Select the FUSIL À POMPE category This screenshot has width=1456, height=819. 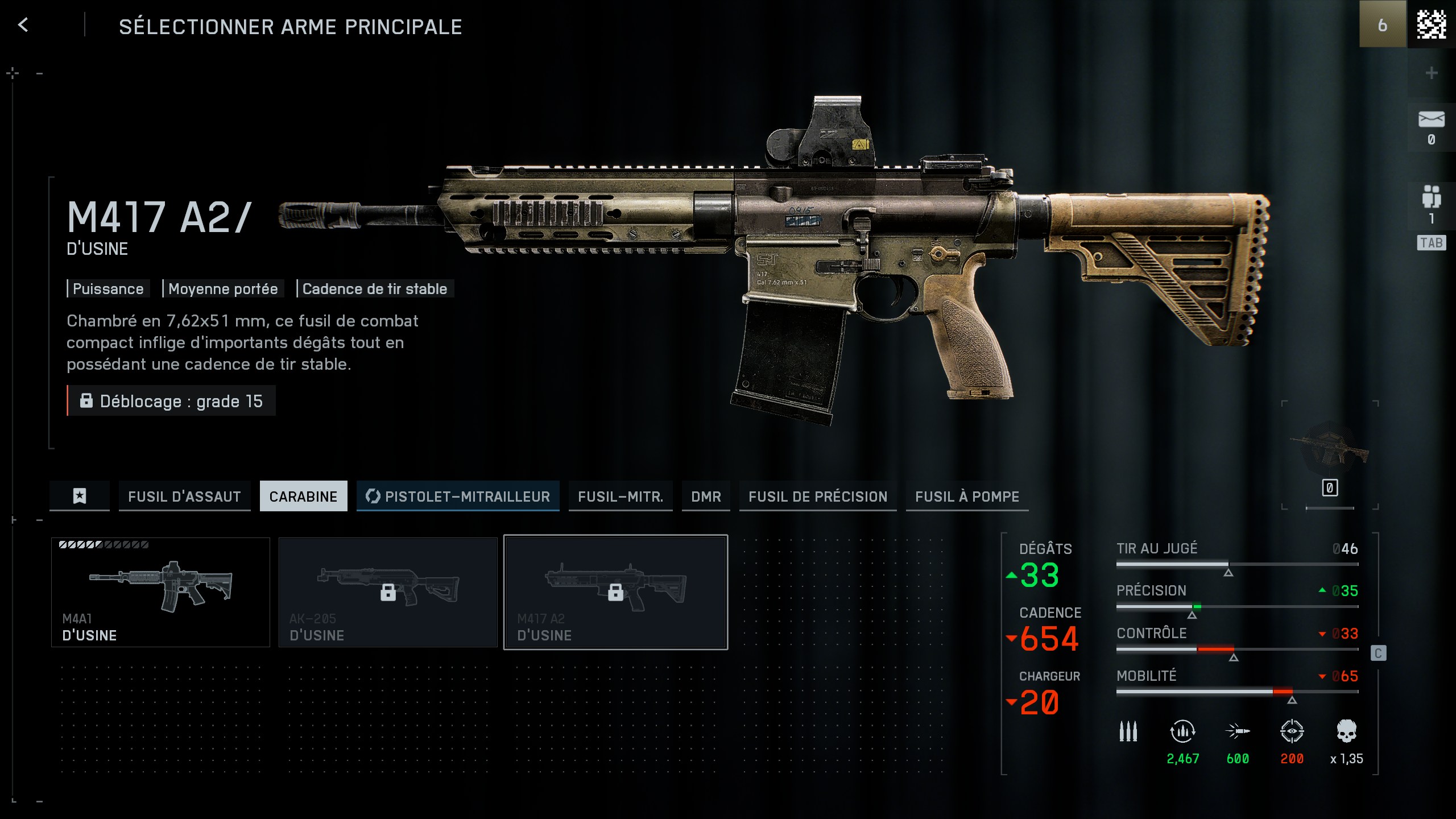coord(967,496)
